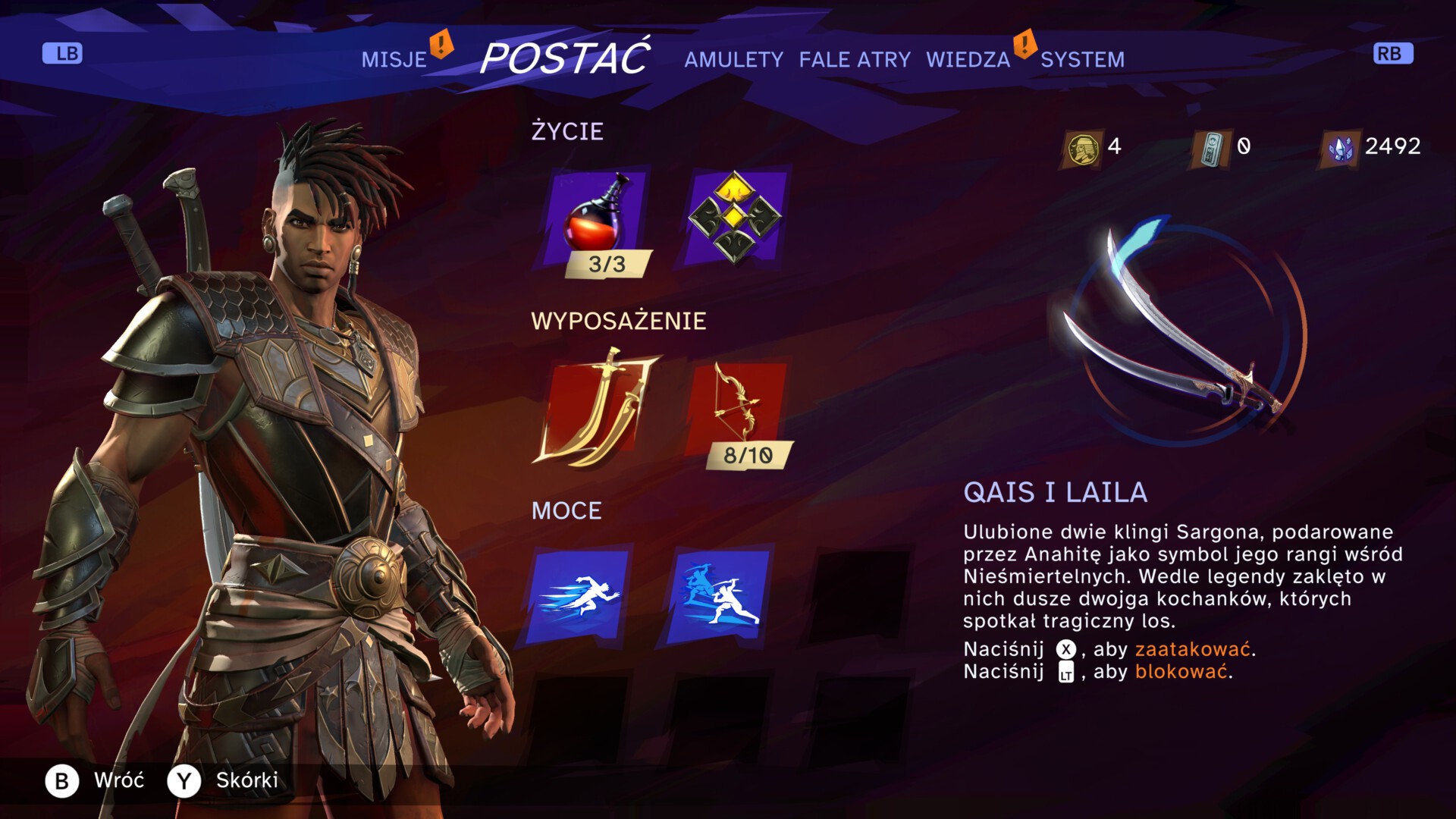The image size is (1456, 819).
Task: Pick the bow and arrow equipment slot
Action: [736, 407]
